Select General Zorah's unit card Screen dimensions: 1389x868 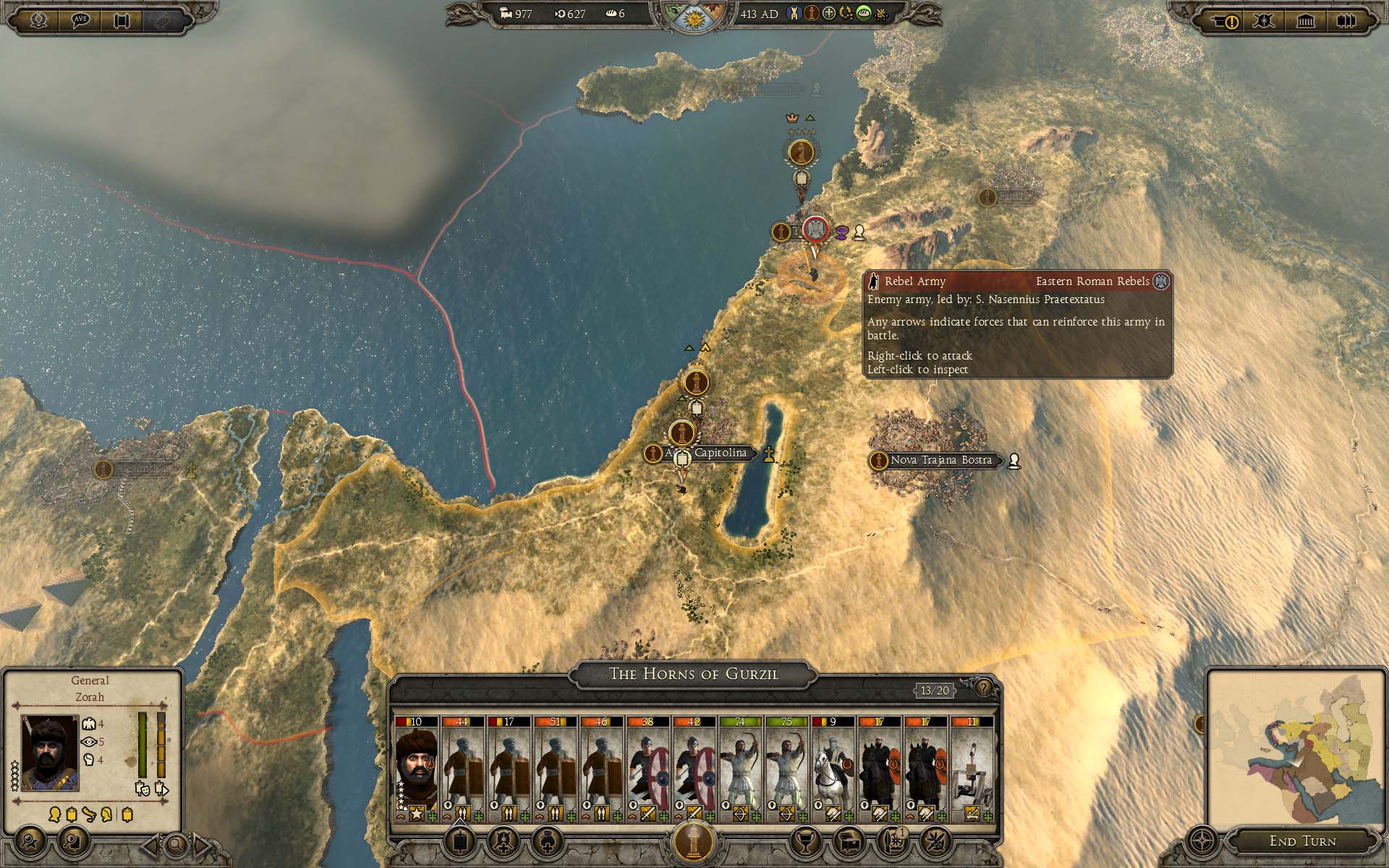(x=416, y=769)
